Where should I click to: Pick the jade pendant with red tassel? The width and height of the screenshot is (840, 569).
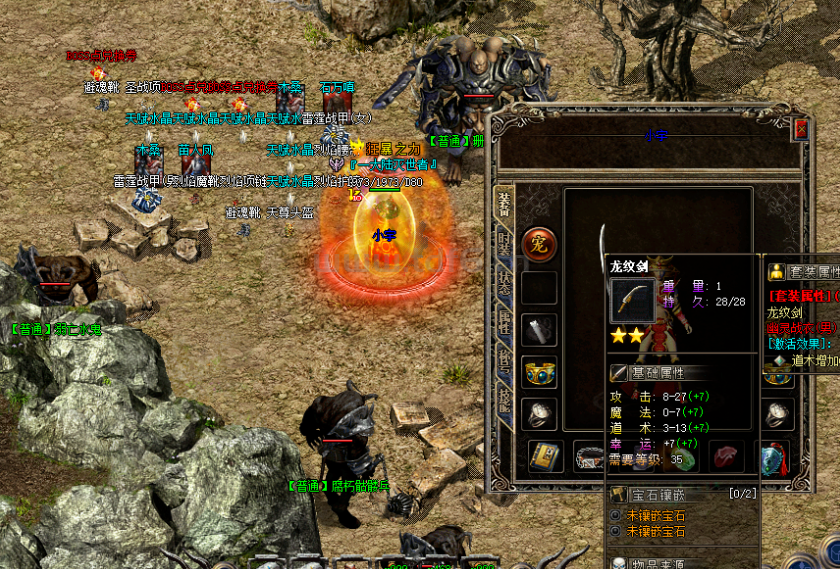click(772, 456)
